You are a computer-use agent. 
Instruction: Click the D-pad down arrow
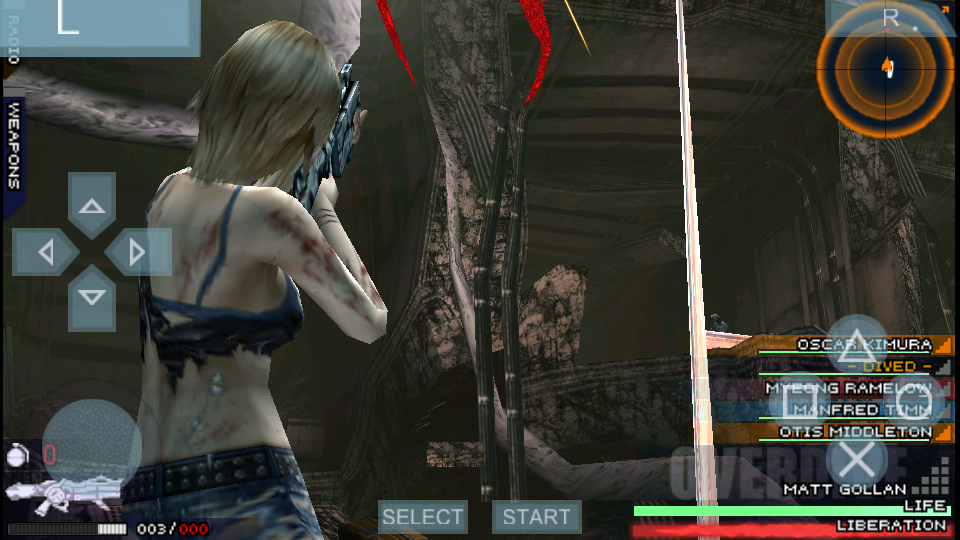92,298
